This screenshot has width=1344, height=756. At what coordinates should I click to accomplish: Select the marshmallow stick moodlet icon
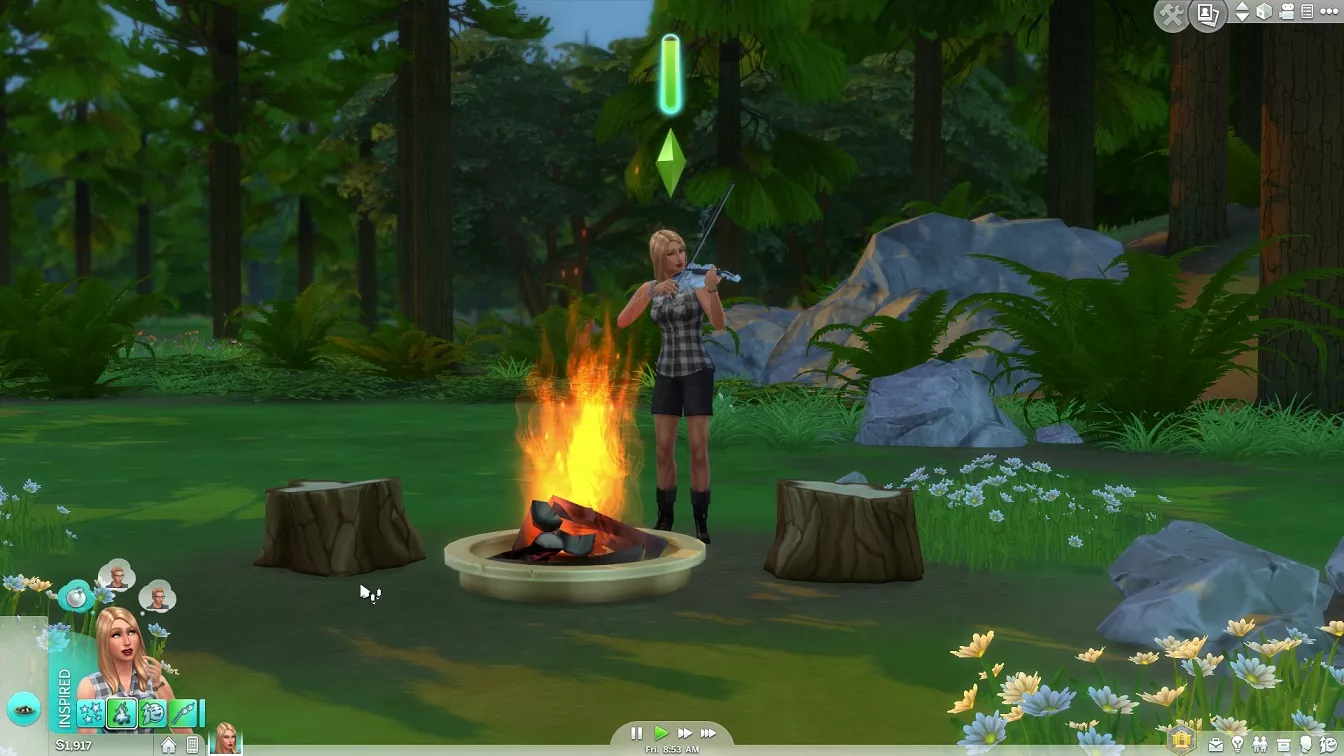click(x=183, y=712)
